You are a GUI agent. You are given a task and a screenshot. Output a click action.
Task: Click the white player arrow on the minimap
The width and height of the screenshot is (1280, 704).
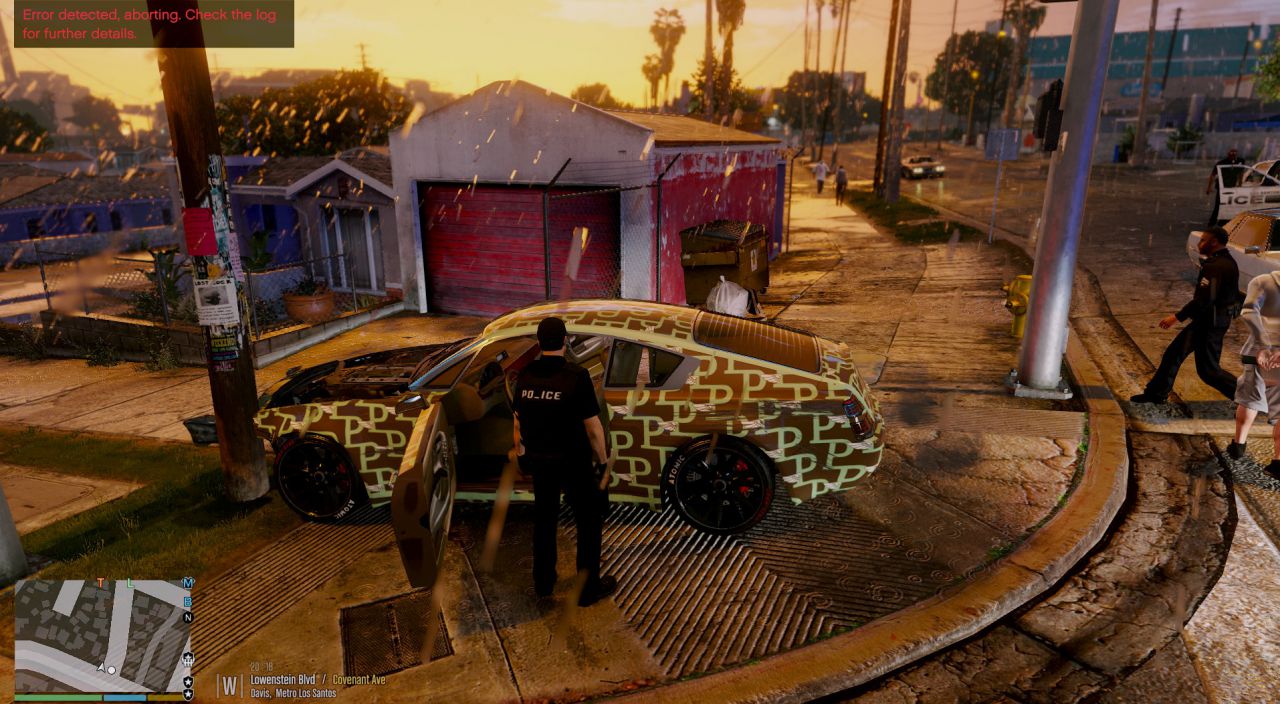(101, 666)
